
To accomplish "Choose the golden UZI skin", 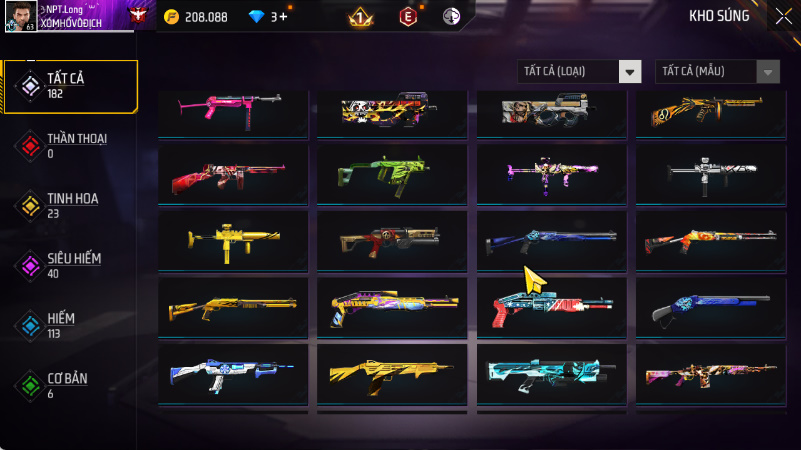I will (x=233, y=240).
